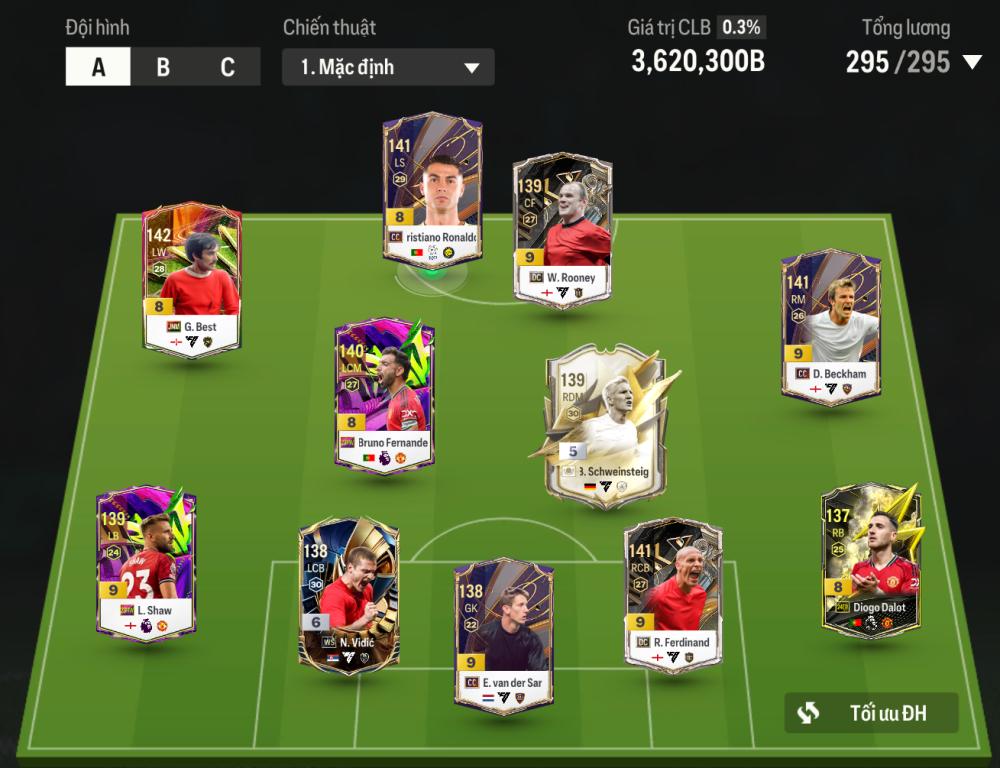The height and width of the screenshot is (768, 1000).
Task: Click the Tối ưu ĐH optimize button
Action: (871, 713)
